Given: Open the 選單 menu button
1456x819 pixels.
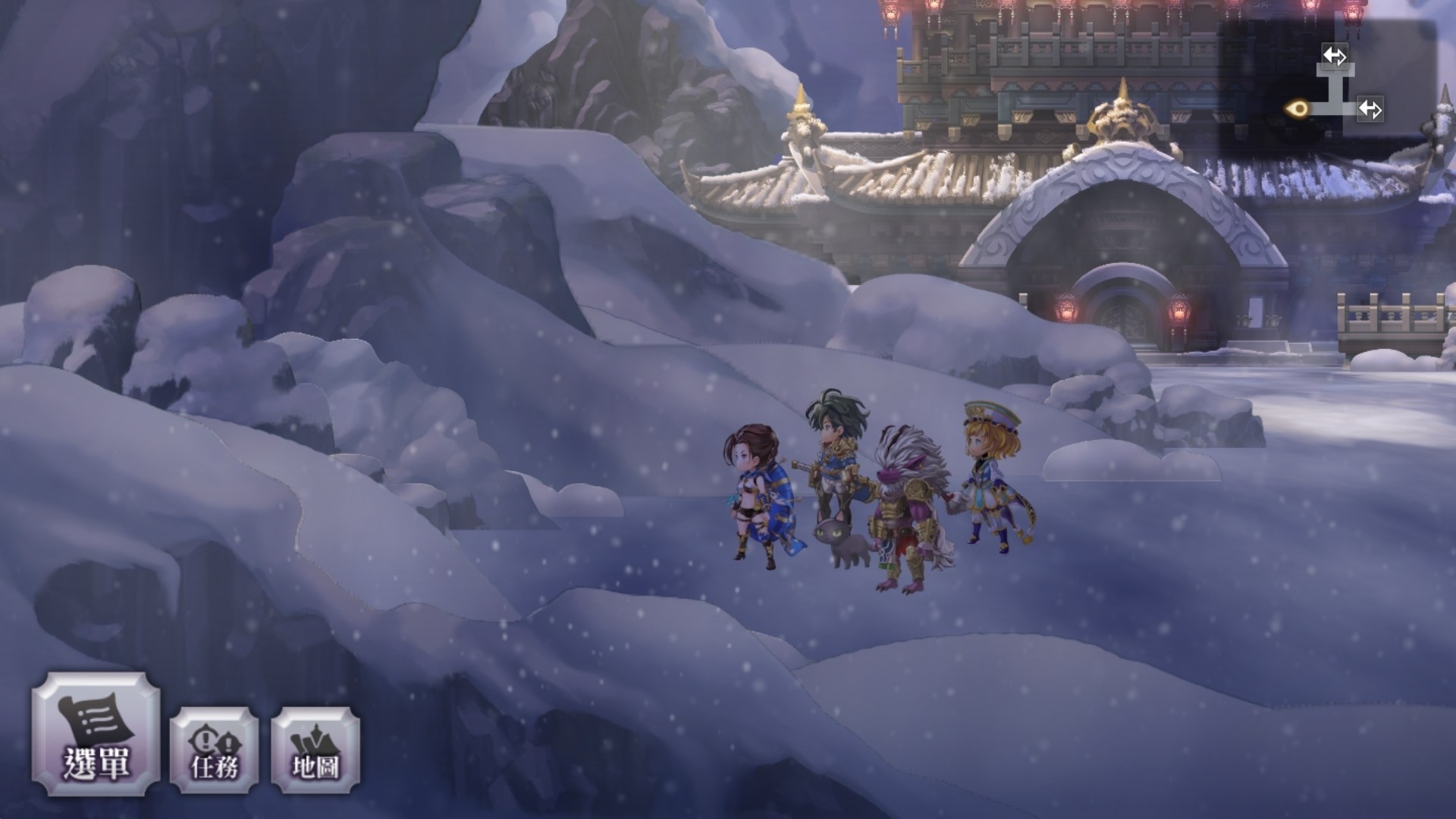Looking at the screenshot, I should click(96, 733).
